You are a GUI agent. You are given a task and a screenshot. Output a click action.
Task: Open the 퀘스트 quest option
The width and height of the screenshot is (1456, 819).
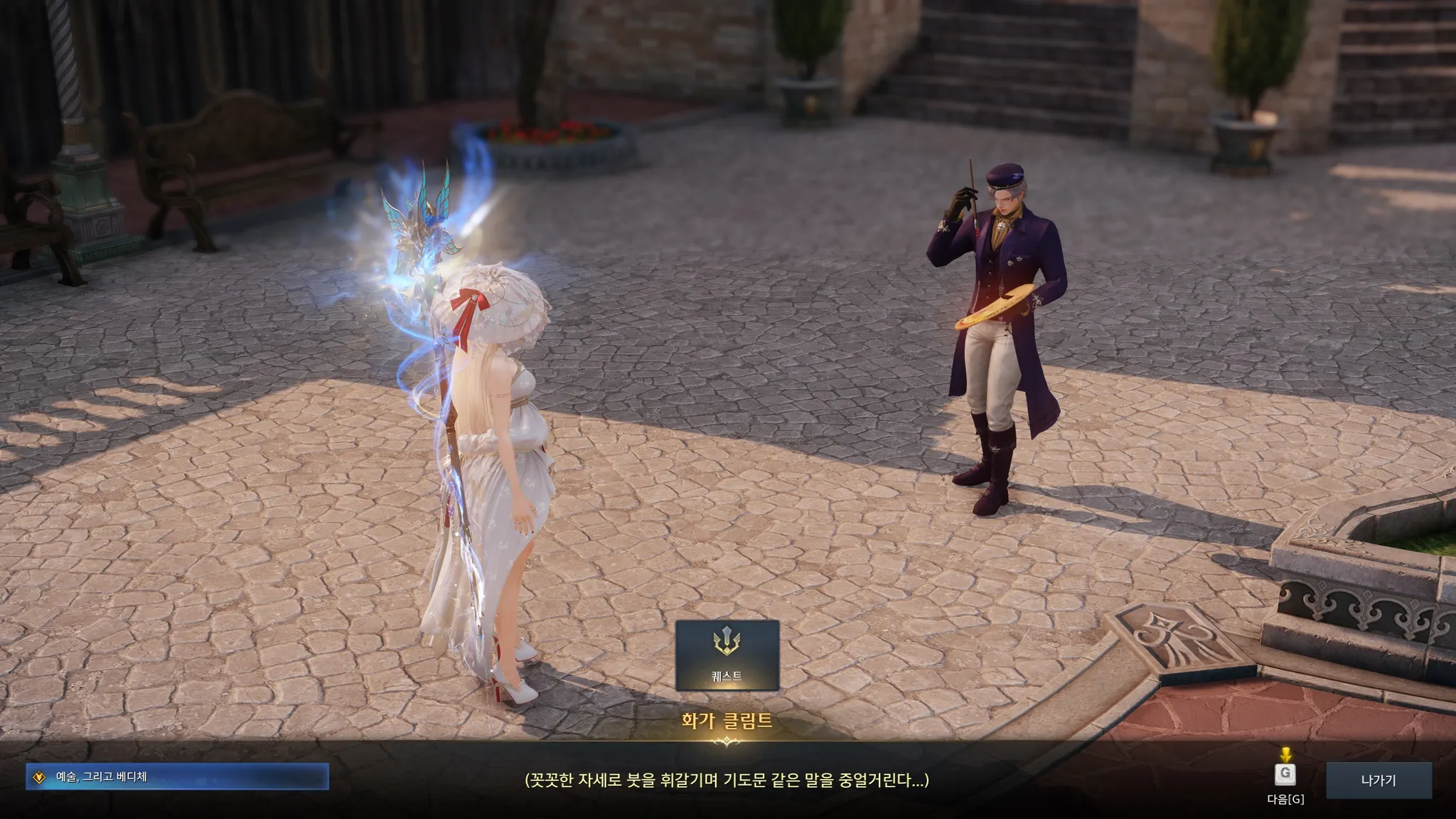tap(727, 655)
